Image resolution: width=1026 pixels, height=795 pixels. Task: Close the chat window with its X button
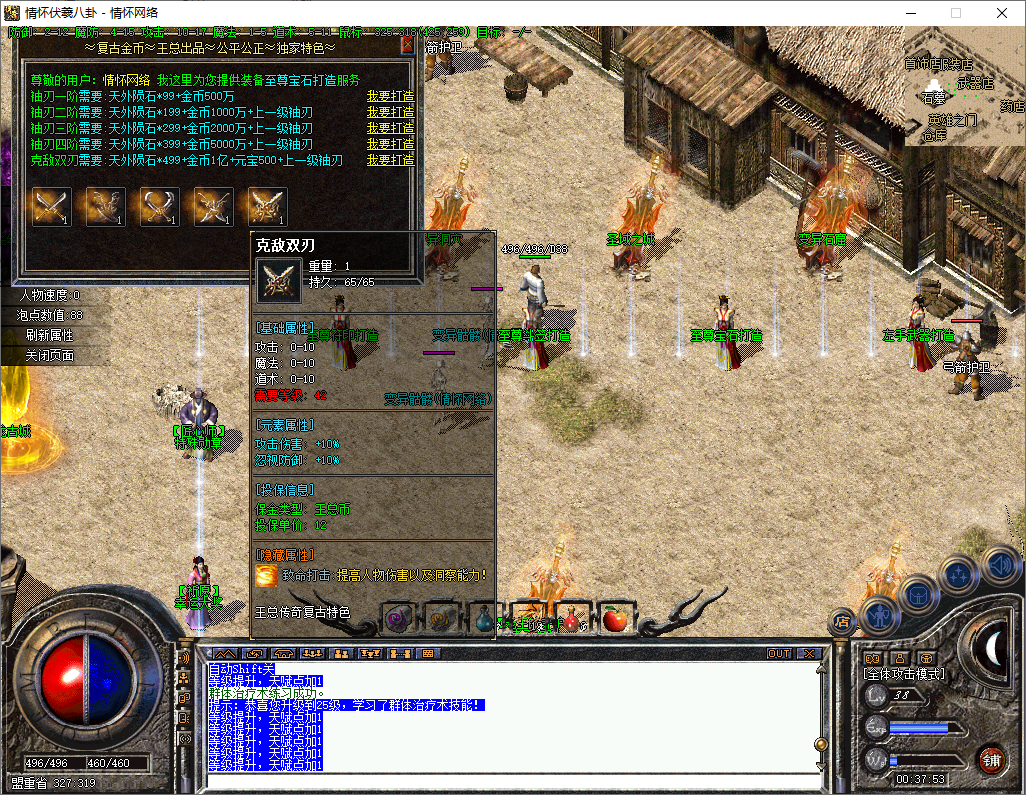pyautogui.click(x=808, y=653)
